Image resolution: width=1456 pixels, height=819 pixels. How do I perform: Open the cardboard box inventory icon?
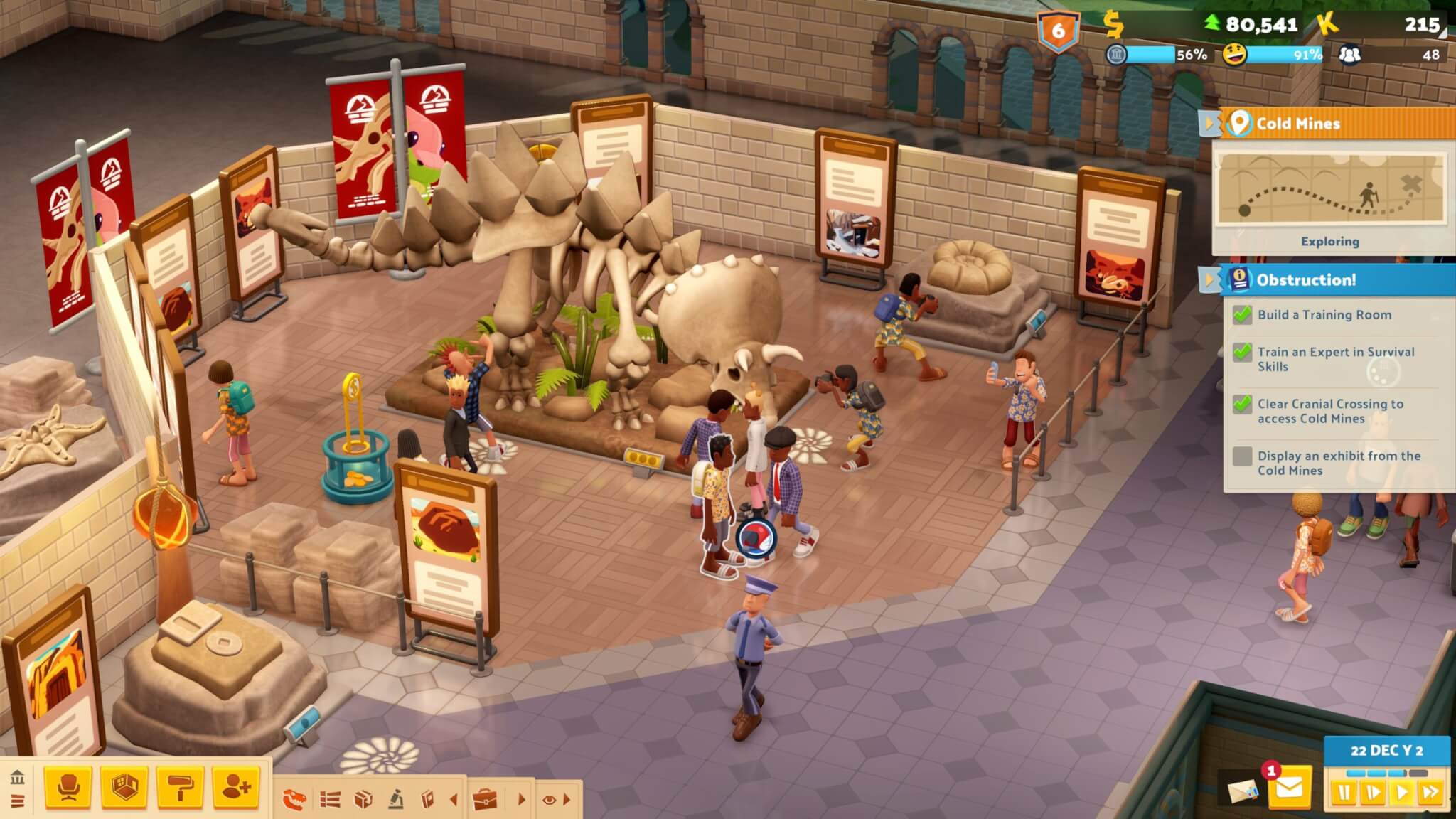(x=363, y=800)
